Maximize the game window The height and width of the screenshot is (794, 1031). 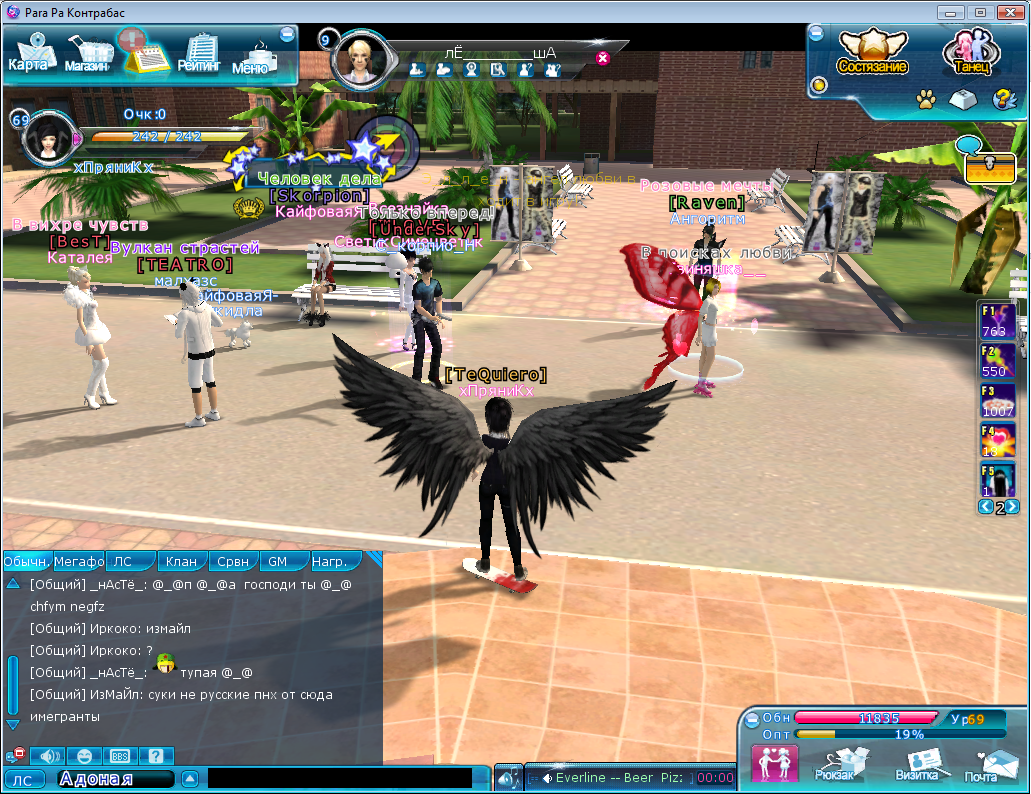[x=981, y=12]
